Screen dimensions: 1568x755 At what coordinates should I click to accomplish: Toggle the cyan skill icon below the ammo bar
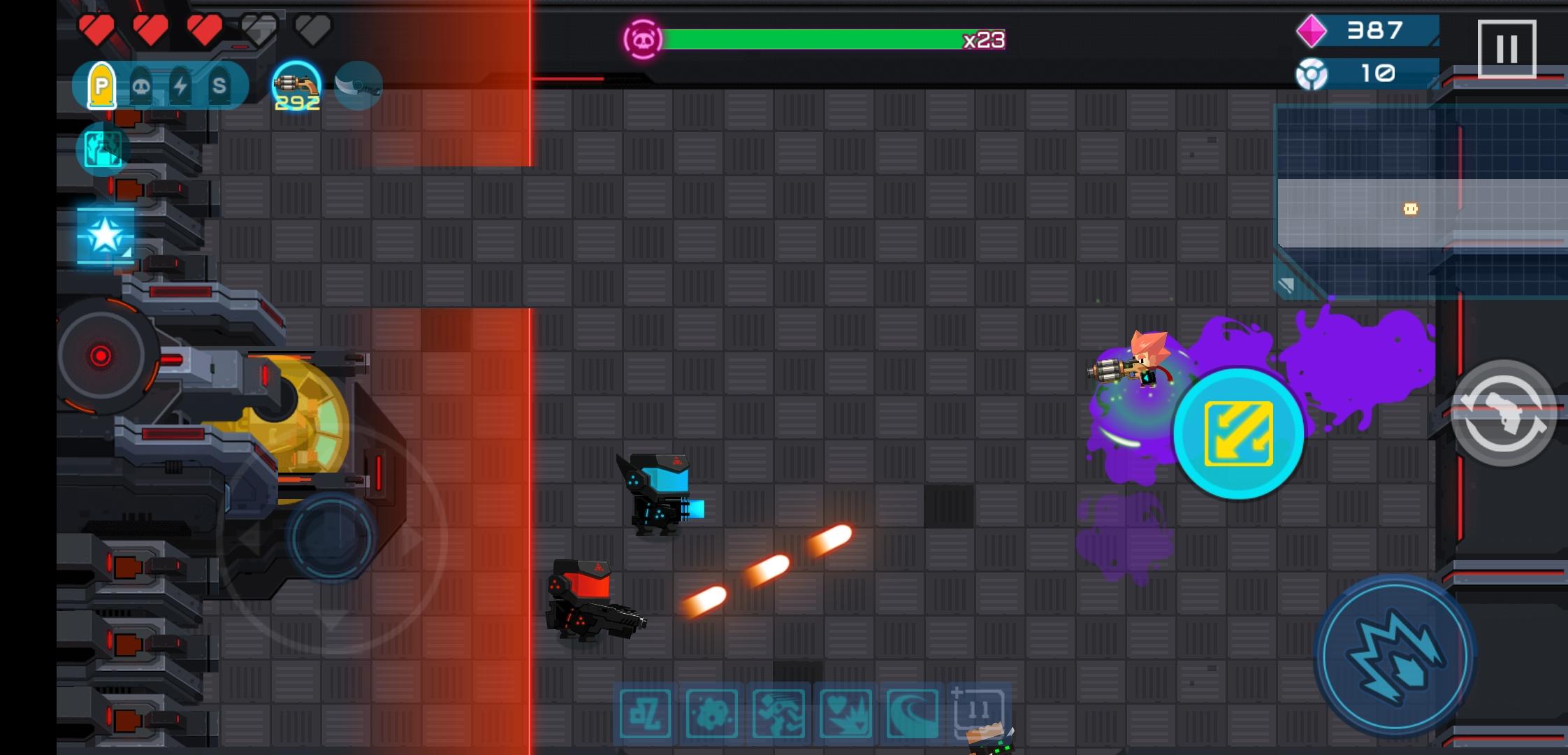(102, 149)
